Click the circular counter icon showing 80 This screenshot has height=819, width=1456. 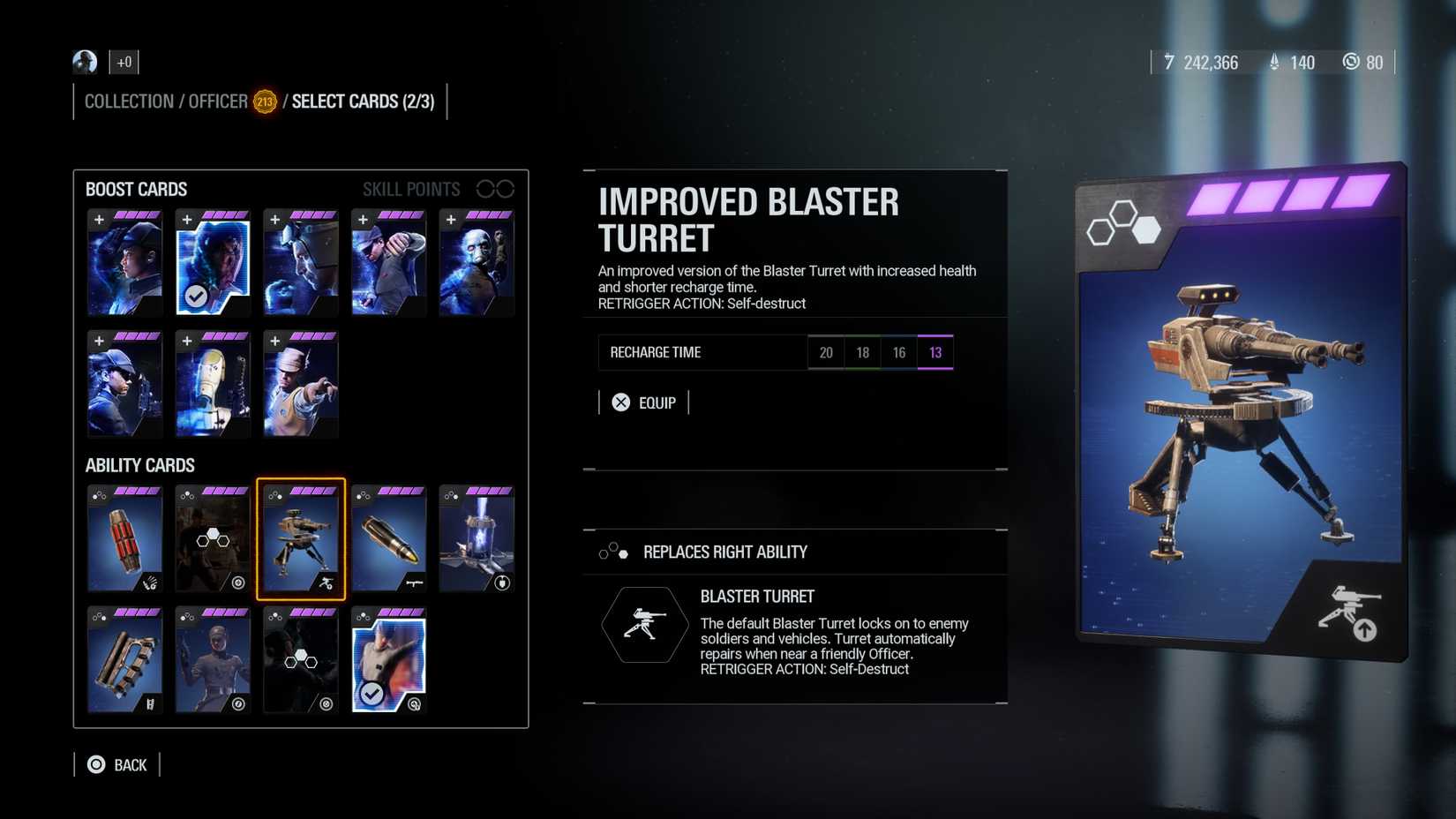click(1352, 63)
